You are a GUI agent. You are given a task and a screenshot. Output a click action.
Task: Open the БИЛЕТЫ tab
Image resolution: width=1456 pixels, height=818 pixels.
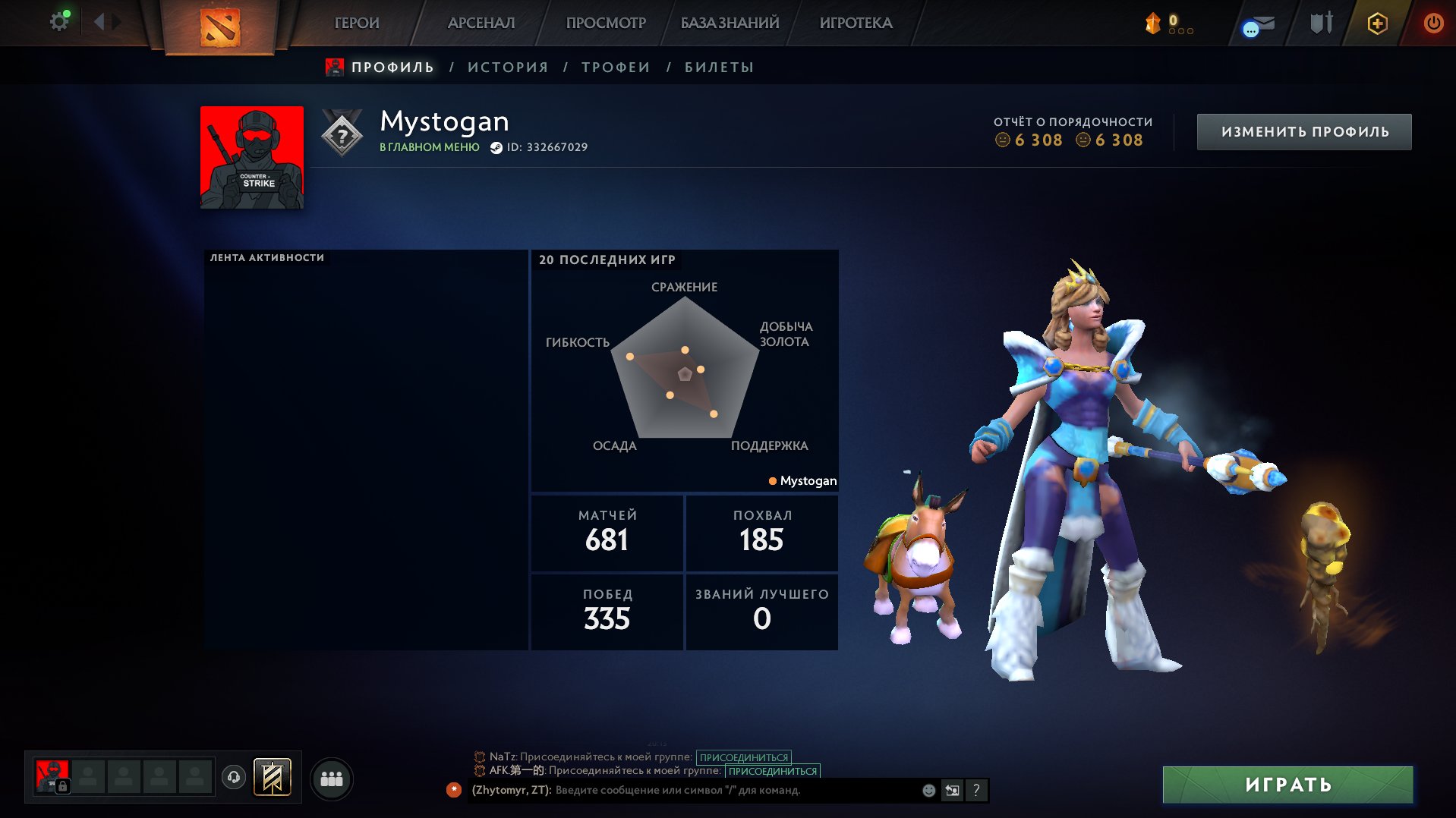click(719, 68)
